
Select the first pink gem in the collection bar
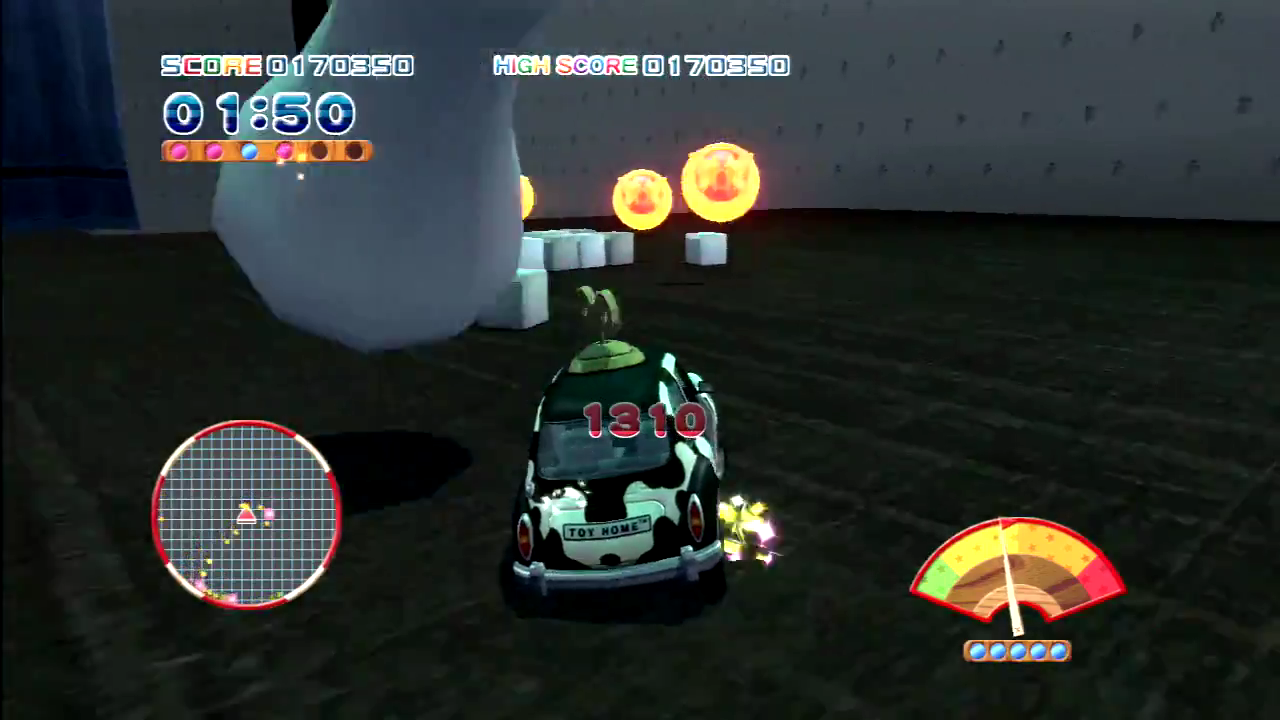tap(178, 151)
